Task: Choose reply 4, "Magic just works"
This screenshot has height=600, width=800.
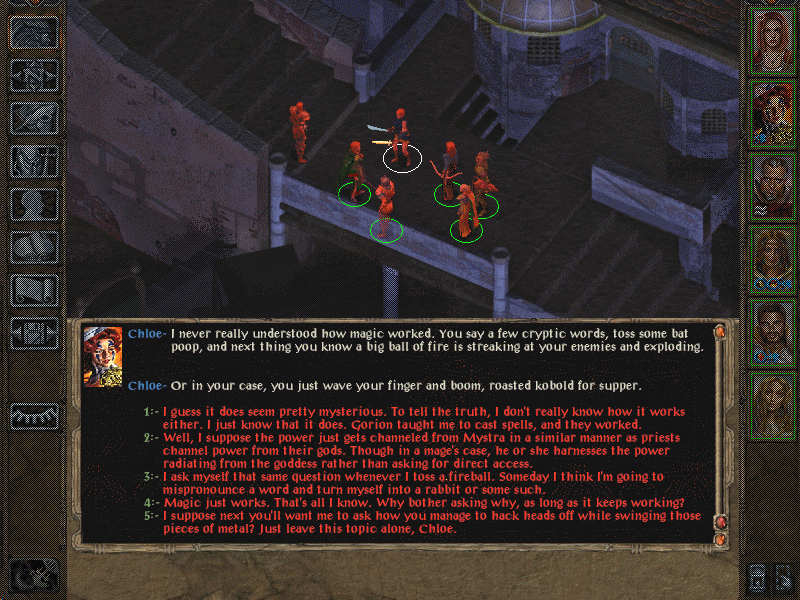Action: tap(400, 502)
